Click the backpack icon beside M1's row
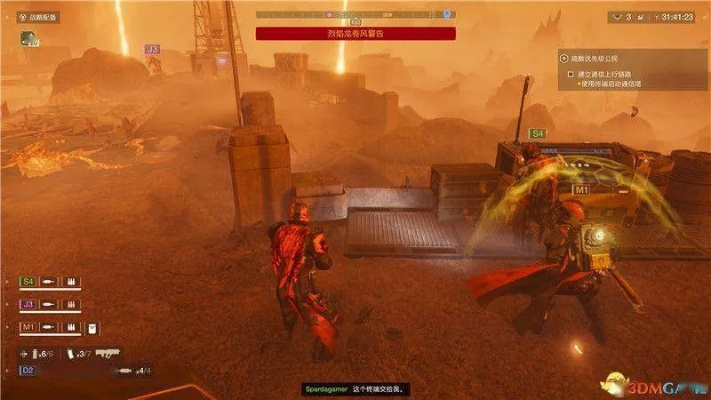Image resolution: width=711 pixels, height=400 pixels. [x=92, y=328]
